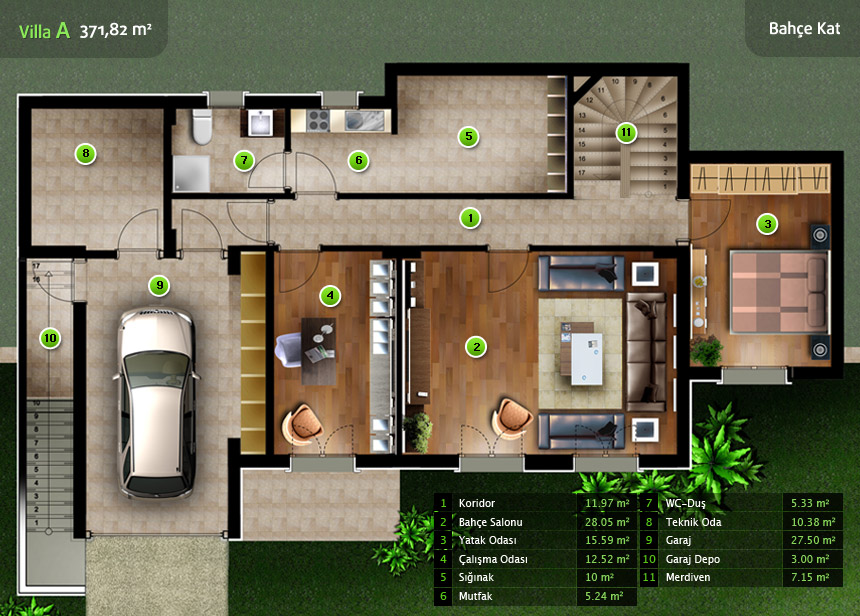Select green marker 7 by the bathroom

pyautogui.click(x=244, y=160)
